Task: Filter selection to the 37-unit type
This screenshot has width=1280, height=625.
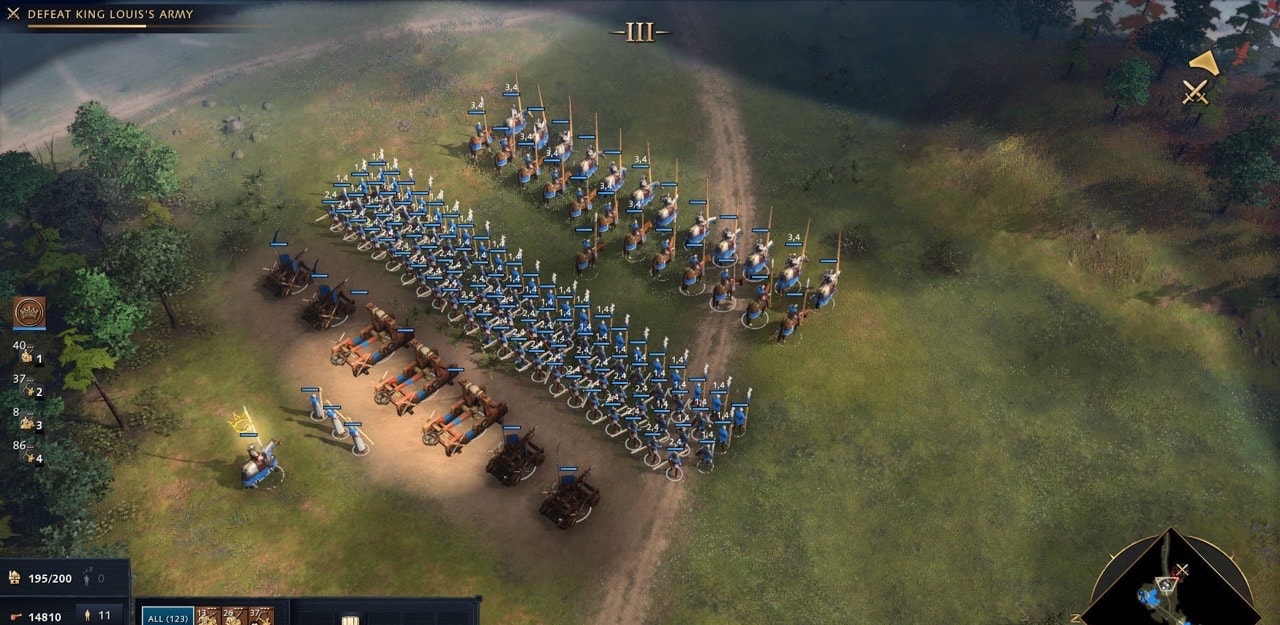Action: click(x=260, y=615)
